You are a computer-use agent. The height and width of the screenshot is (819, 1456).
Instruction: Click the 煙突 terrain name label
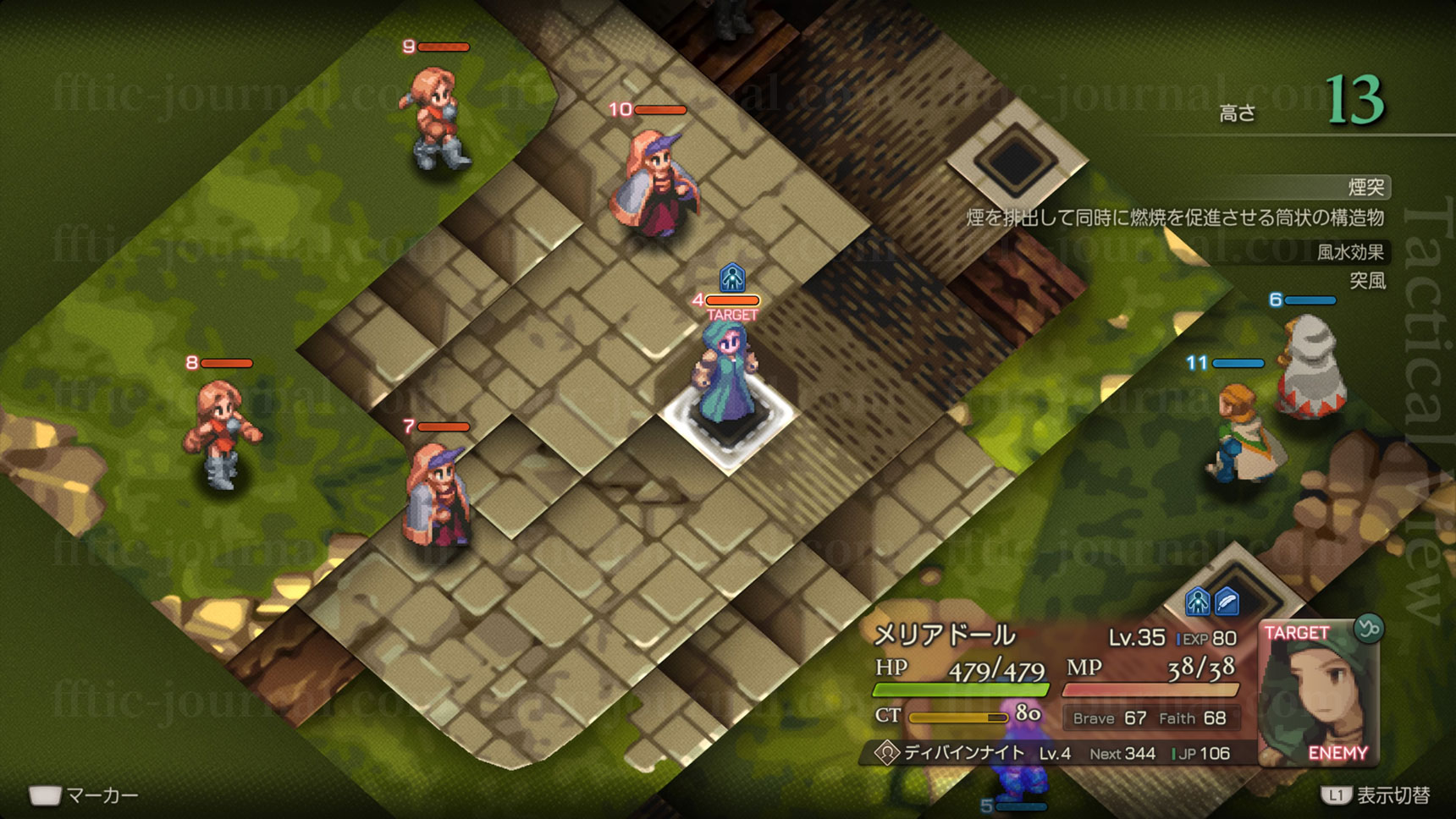(x=1365, y=187)
